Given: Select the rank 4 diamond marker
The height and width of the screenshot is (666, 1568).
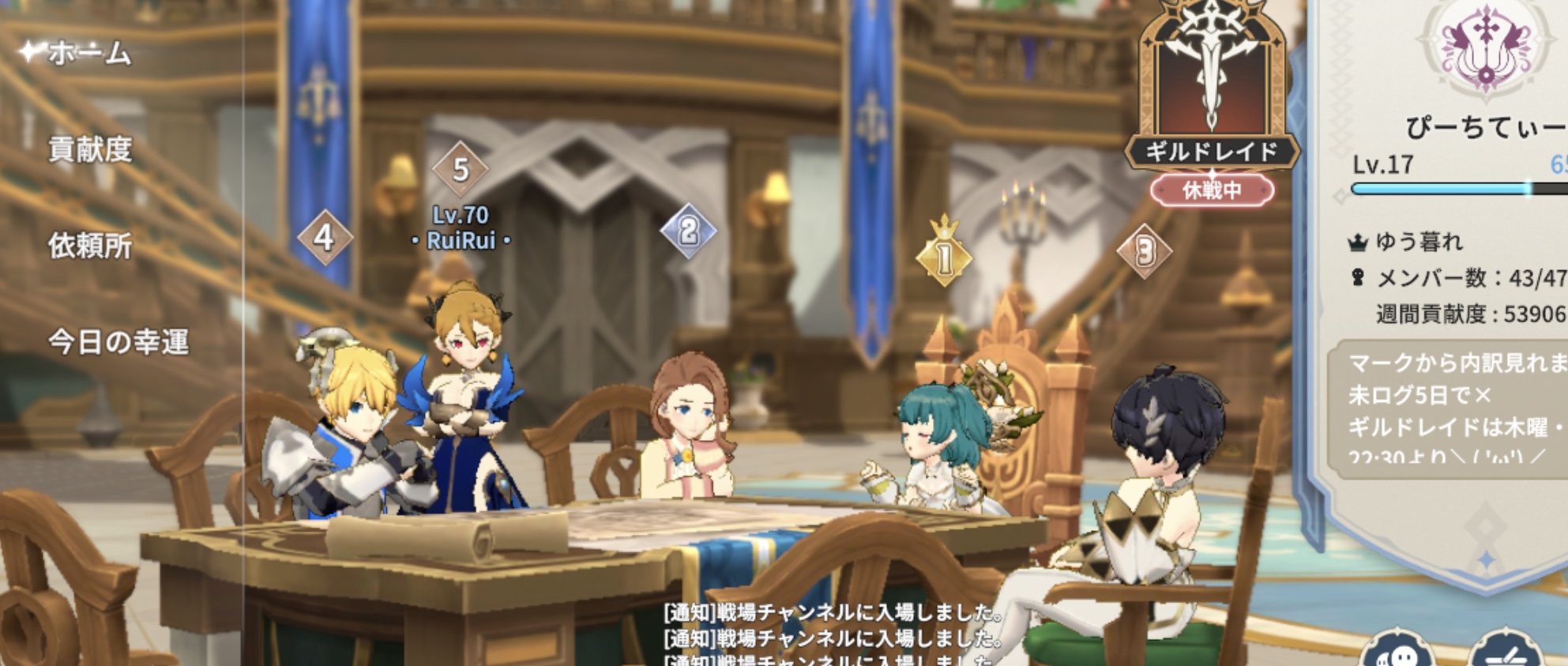Looking at the screenshot, I should point(324,238).
